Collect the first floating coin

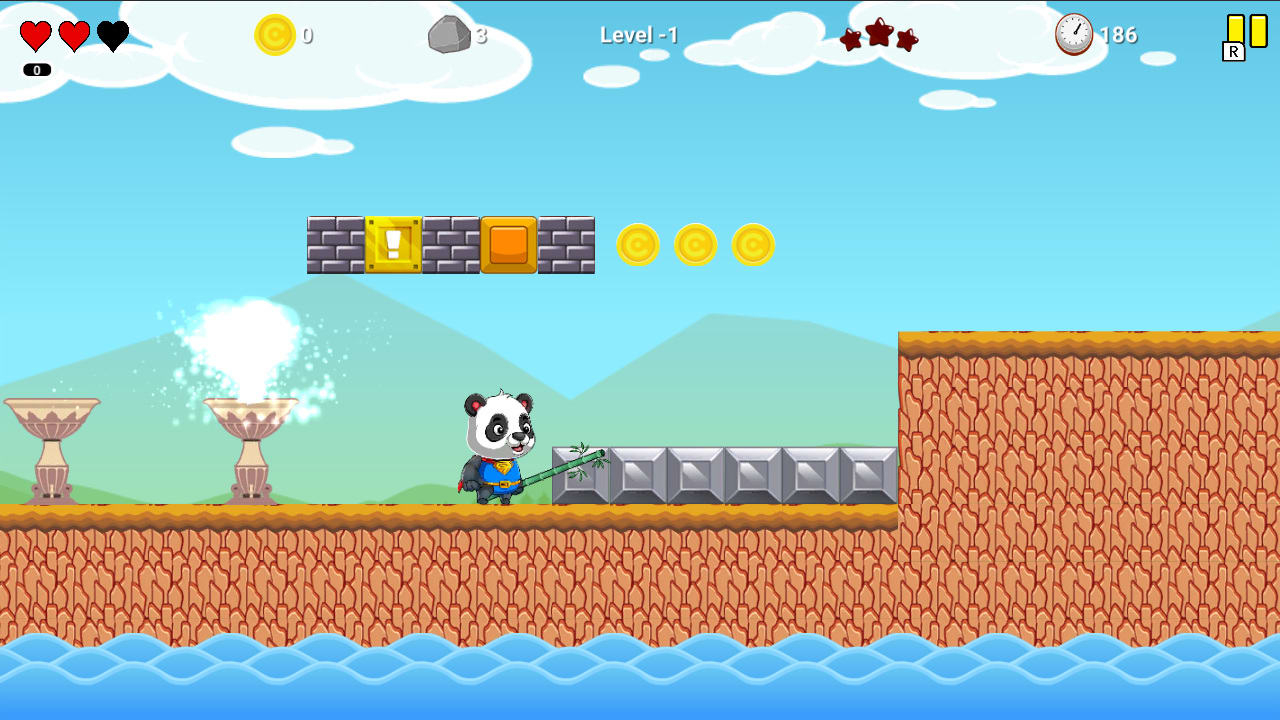638,243
